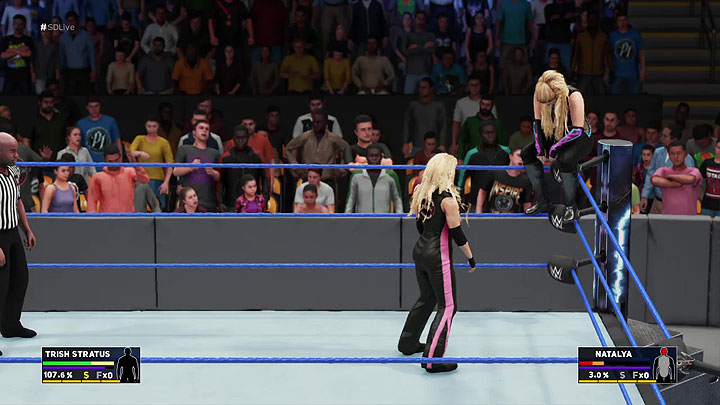The width and height of the screenshot is (720, 405).
Task: Select the Trish Stratus name plate
Action: (x=73, y=353)
